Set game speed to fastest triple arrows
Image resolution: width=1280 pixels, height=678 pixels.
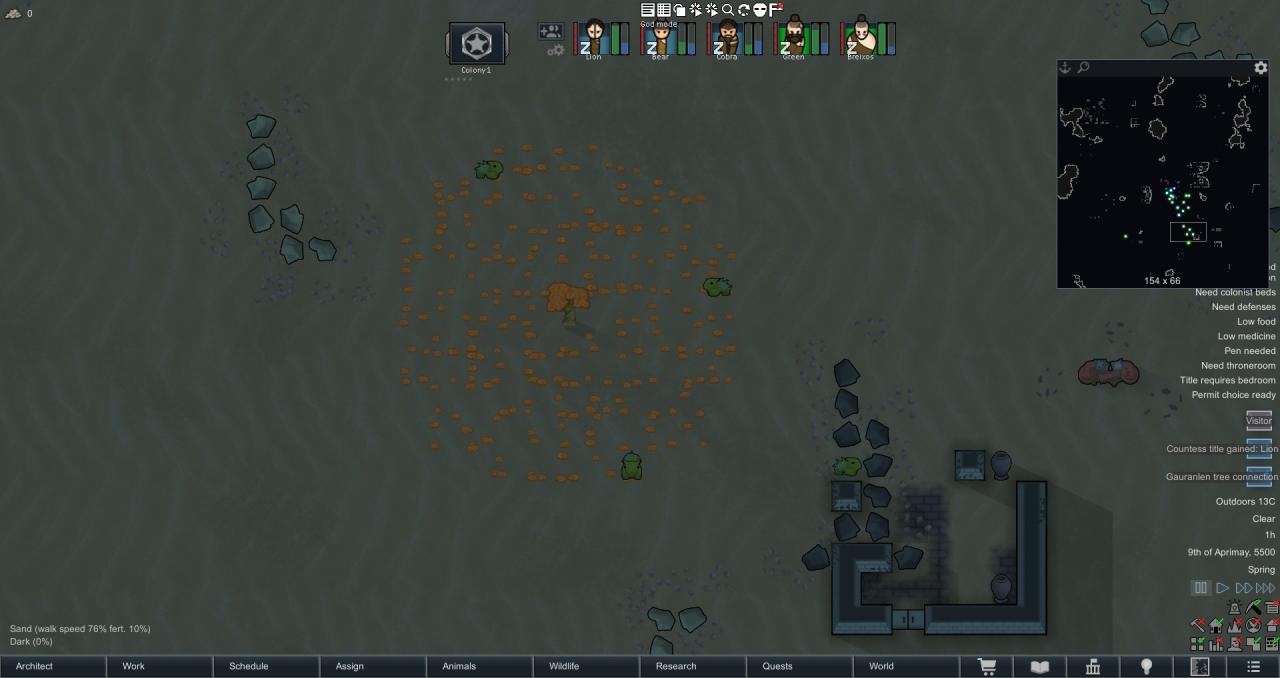click(x=1266, y=588)
